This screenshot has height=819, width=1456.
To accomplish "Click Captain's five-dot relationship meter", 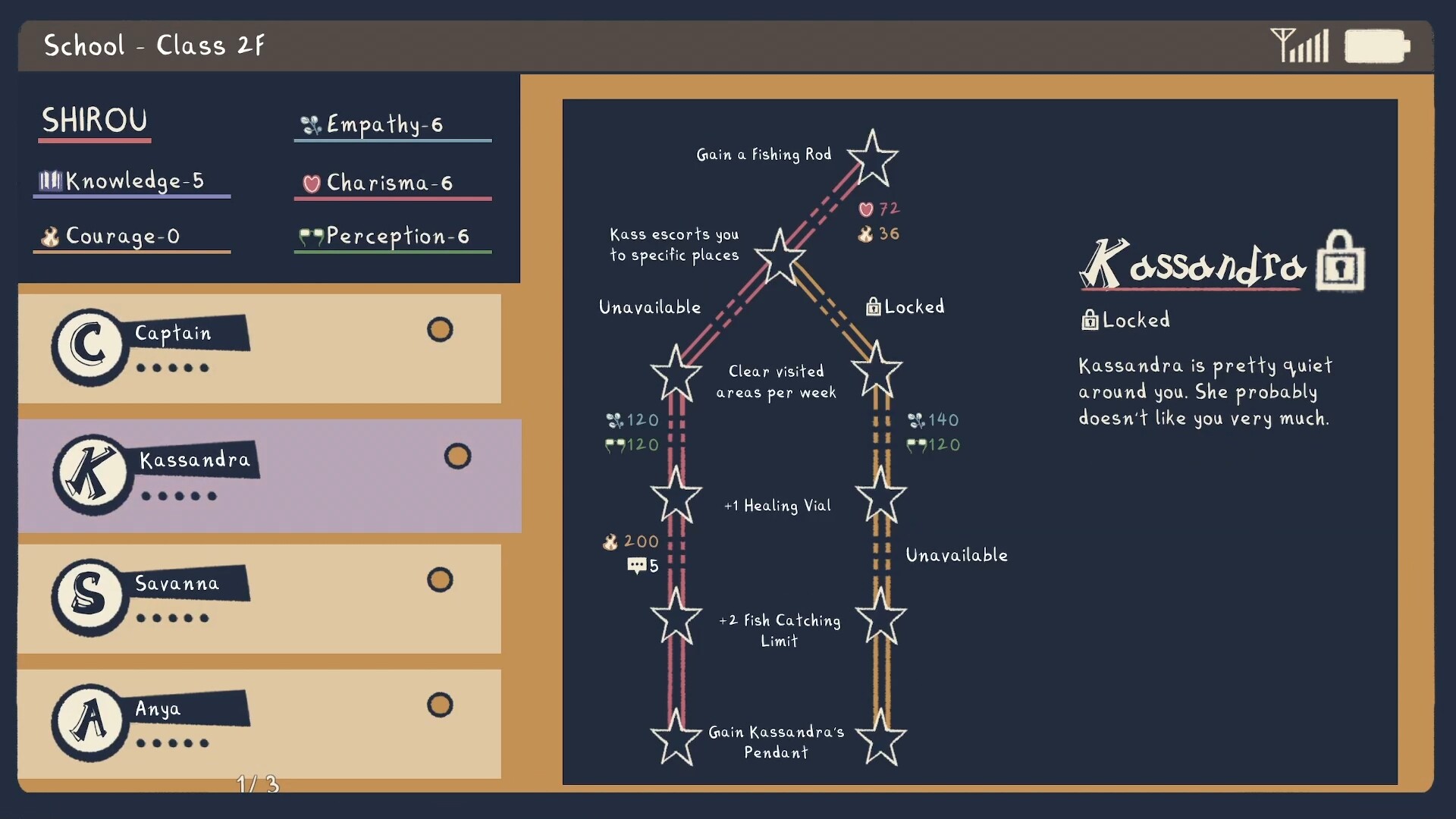I will (x=173, y=369).
